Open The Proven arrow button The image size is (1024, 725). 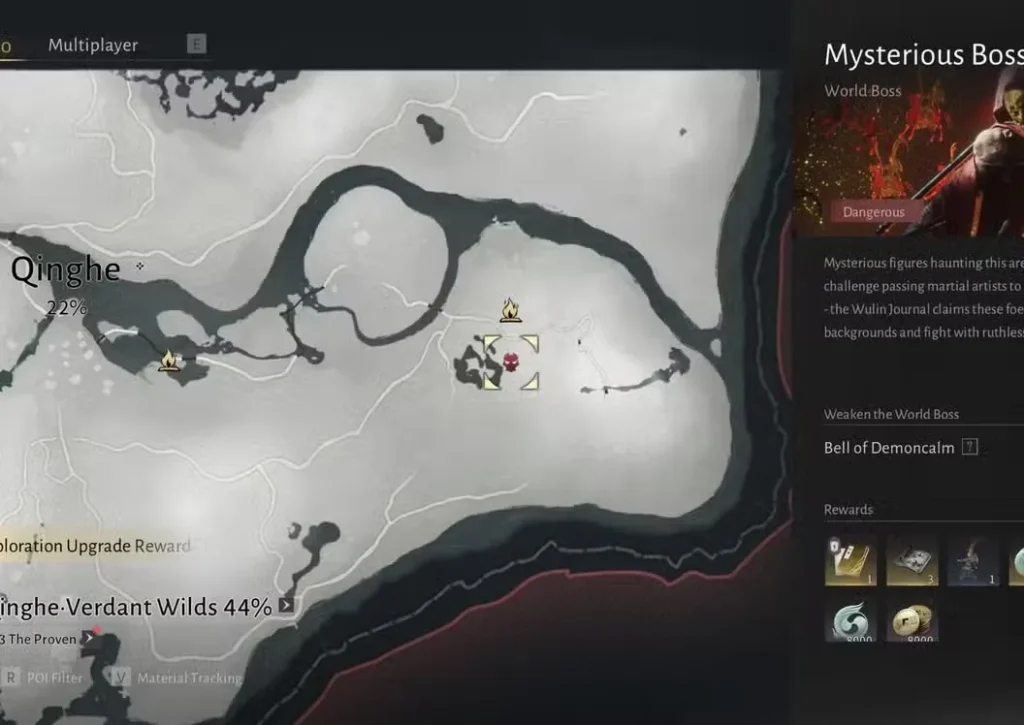87,638
